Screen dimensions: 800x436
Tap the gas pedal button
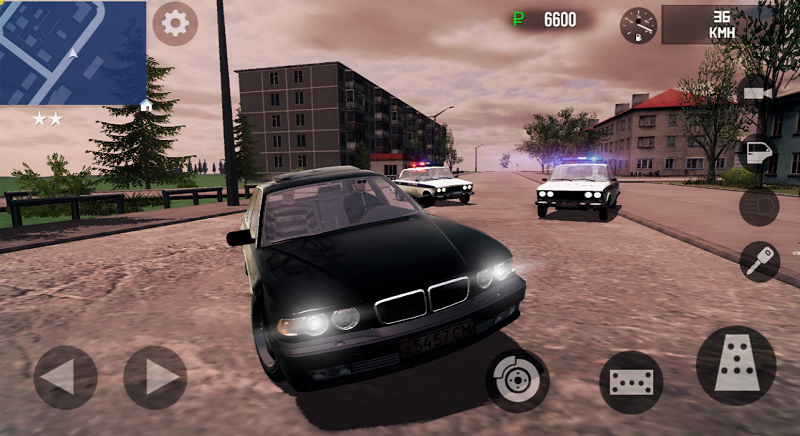click(x=736, y=365)
